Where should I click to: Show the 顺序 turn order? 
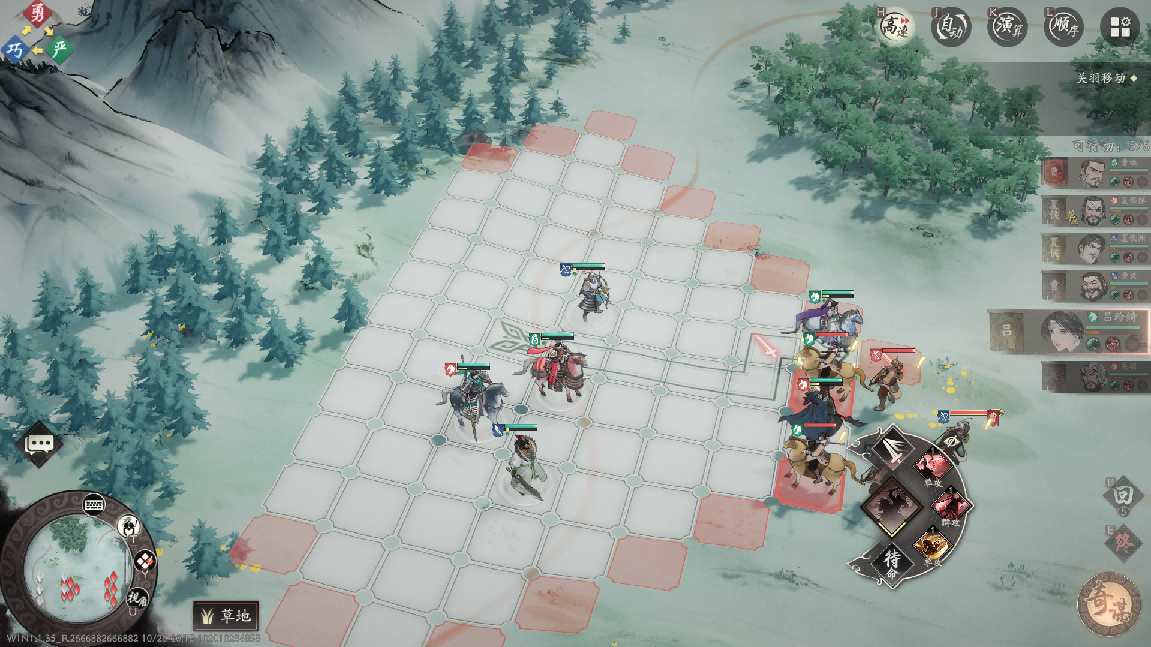(x=1064, y=27)
